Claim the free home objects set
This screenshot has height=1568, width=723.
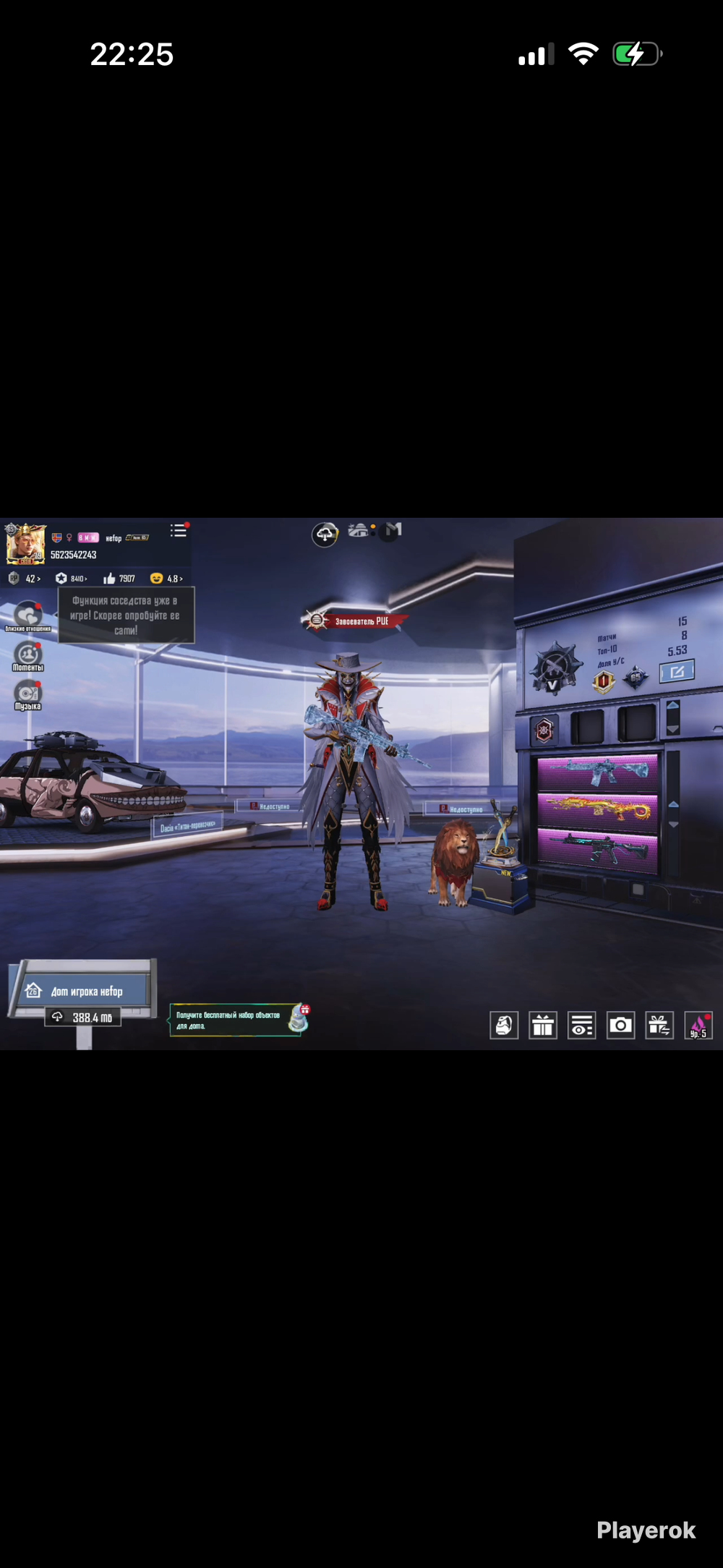click(239, 1020)
